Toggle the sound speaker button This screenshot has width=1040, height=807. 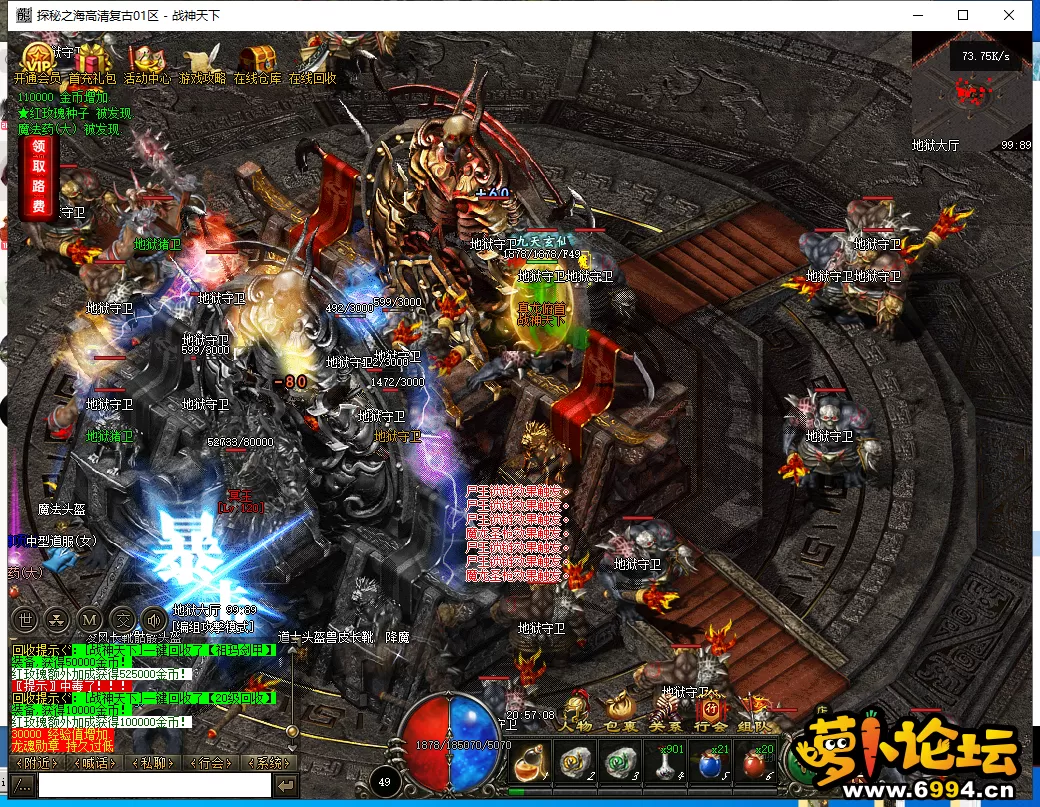click(x=154, y=619)
